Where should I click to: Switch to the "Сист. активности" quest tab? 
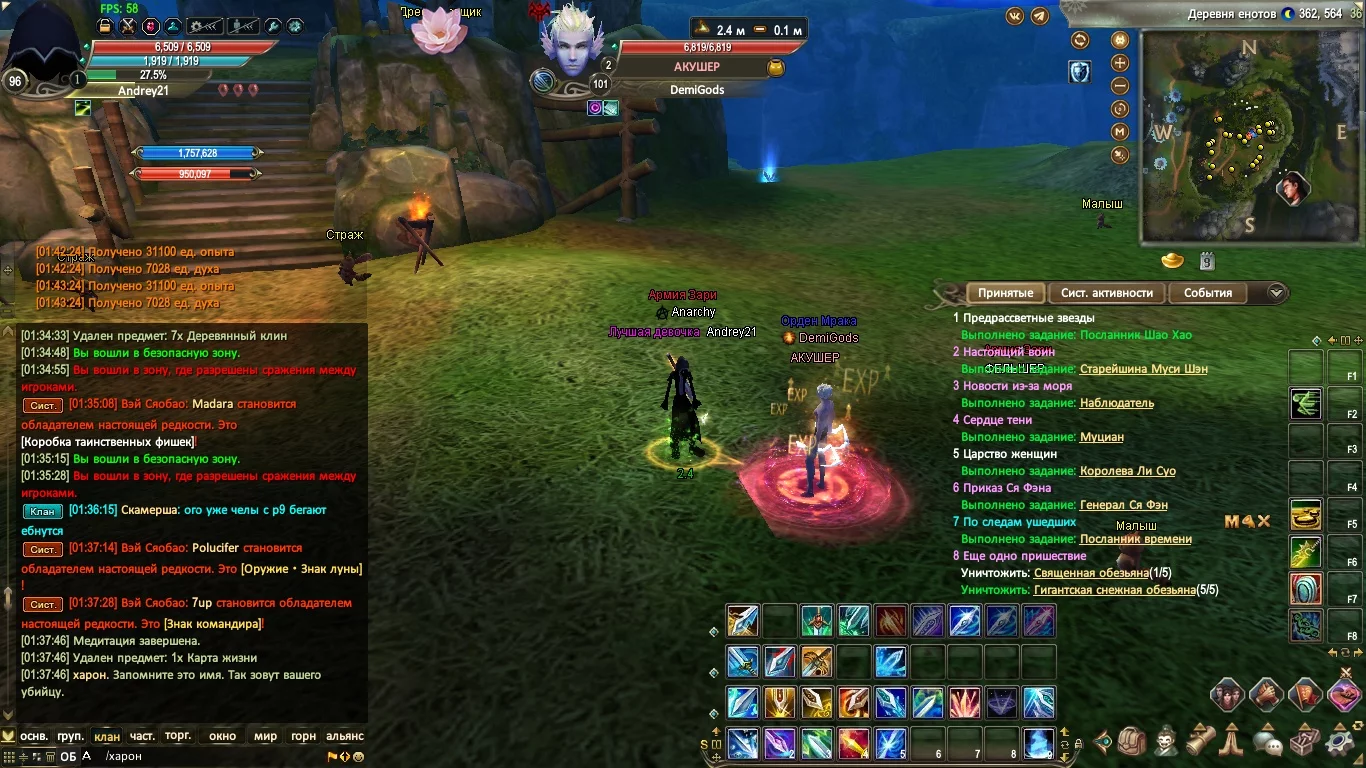(1106, 293)
